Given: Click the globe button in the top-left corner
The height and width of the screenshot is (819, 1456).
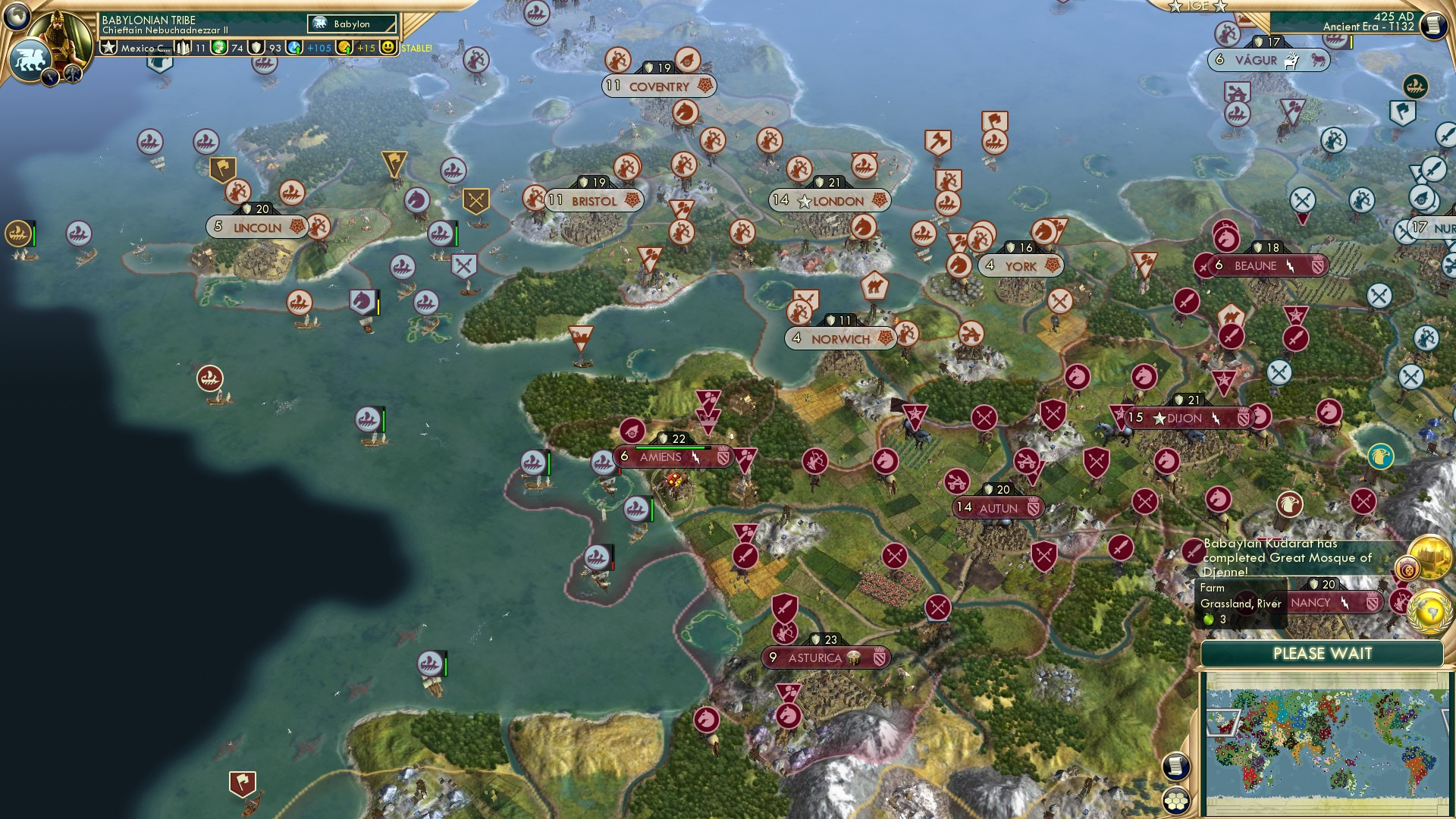Looking at the screenshot, I should tap(16, 17).
